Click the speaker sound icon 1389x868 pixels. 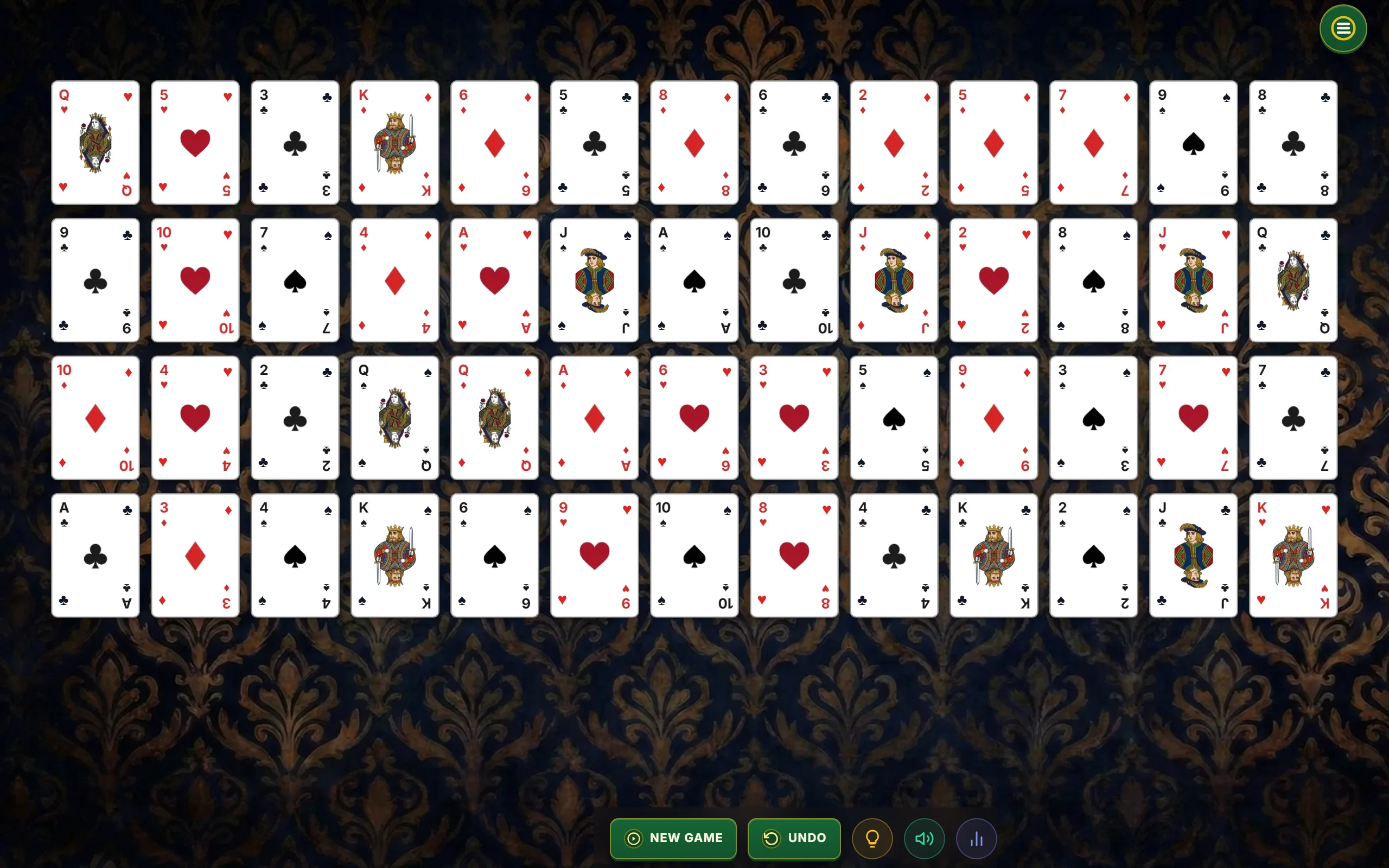point(924,838)
